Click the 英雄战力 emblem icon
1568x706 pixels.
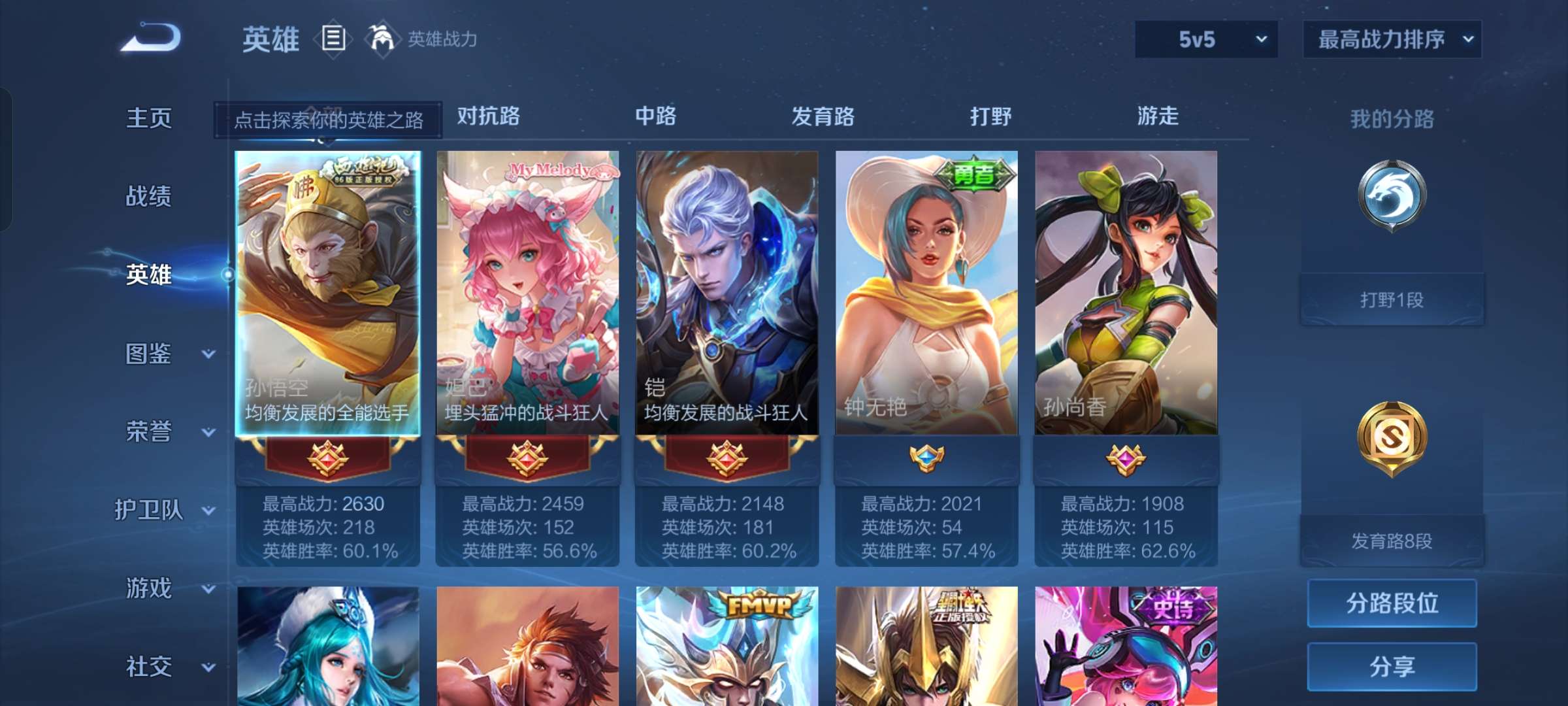[x=382, y=39]
